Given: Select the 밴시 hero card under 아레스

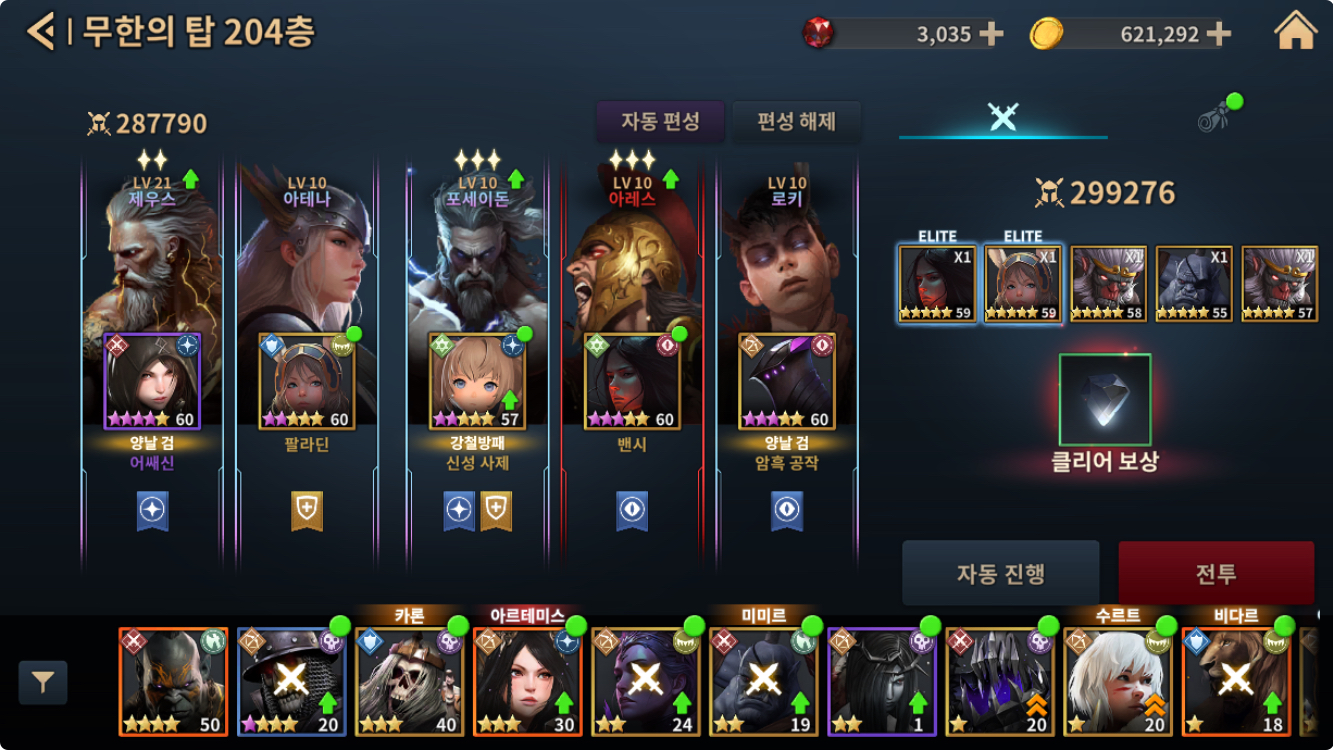Looking at the screenshot, I should click(x=632, y=381).
